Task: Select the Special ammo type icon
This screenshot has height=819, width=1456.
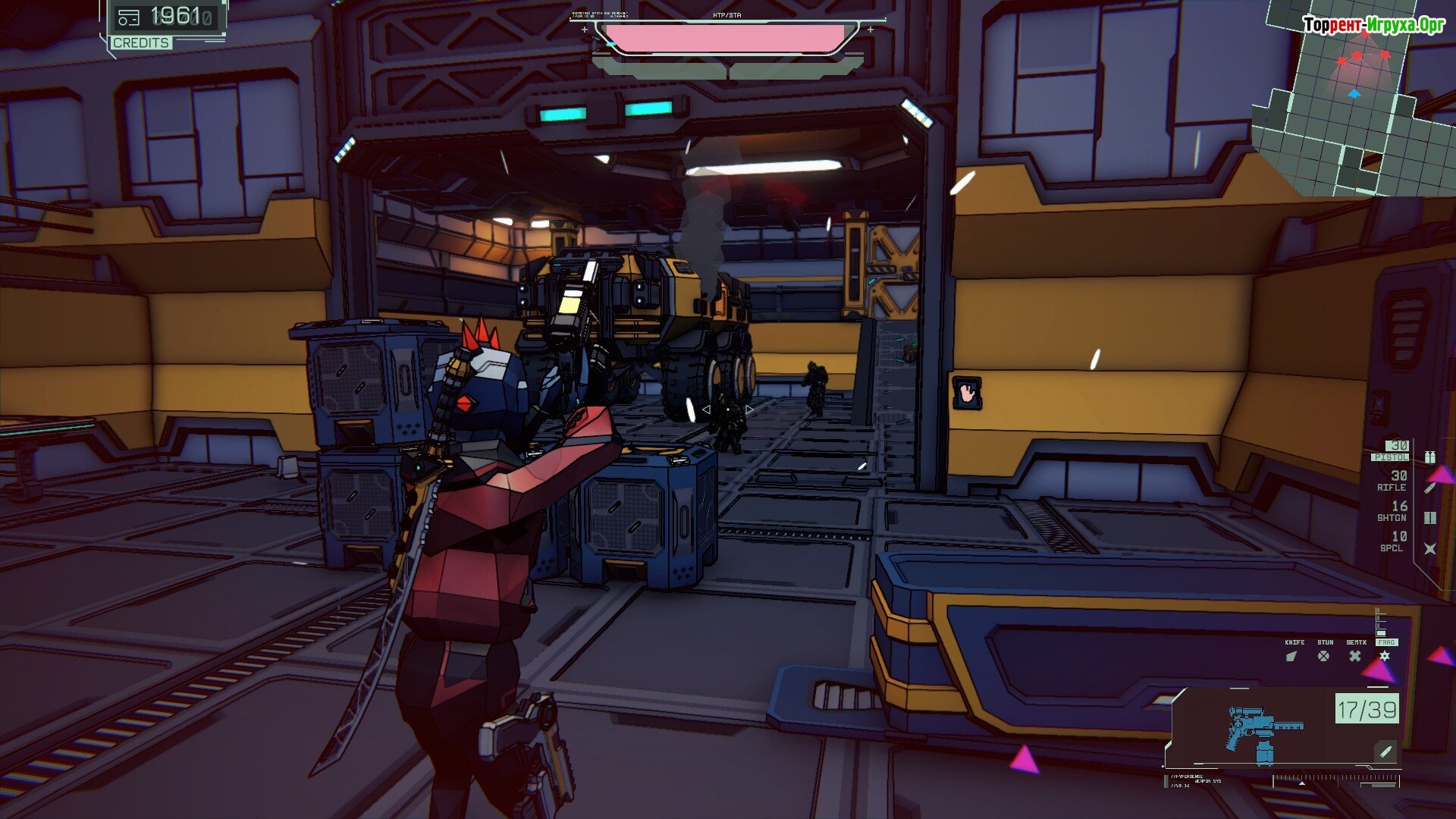Action: click(1429, 548)
